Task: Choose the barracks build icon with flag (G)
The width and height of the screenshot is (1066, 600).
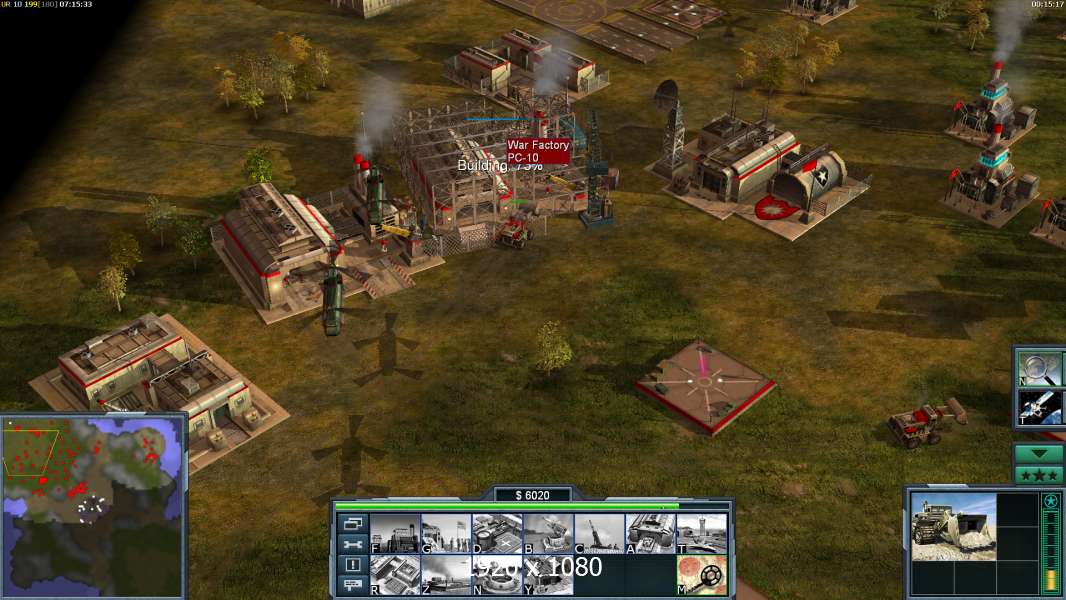Action: 446,534
